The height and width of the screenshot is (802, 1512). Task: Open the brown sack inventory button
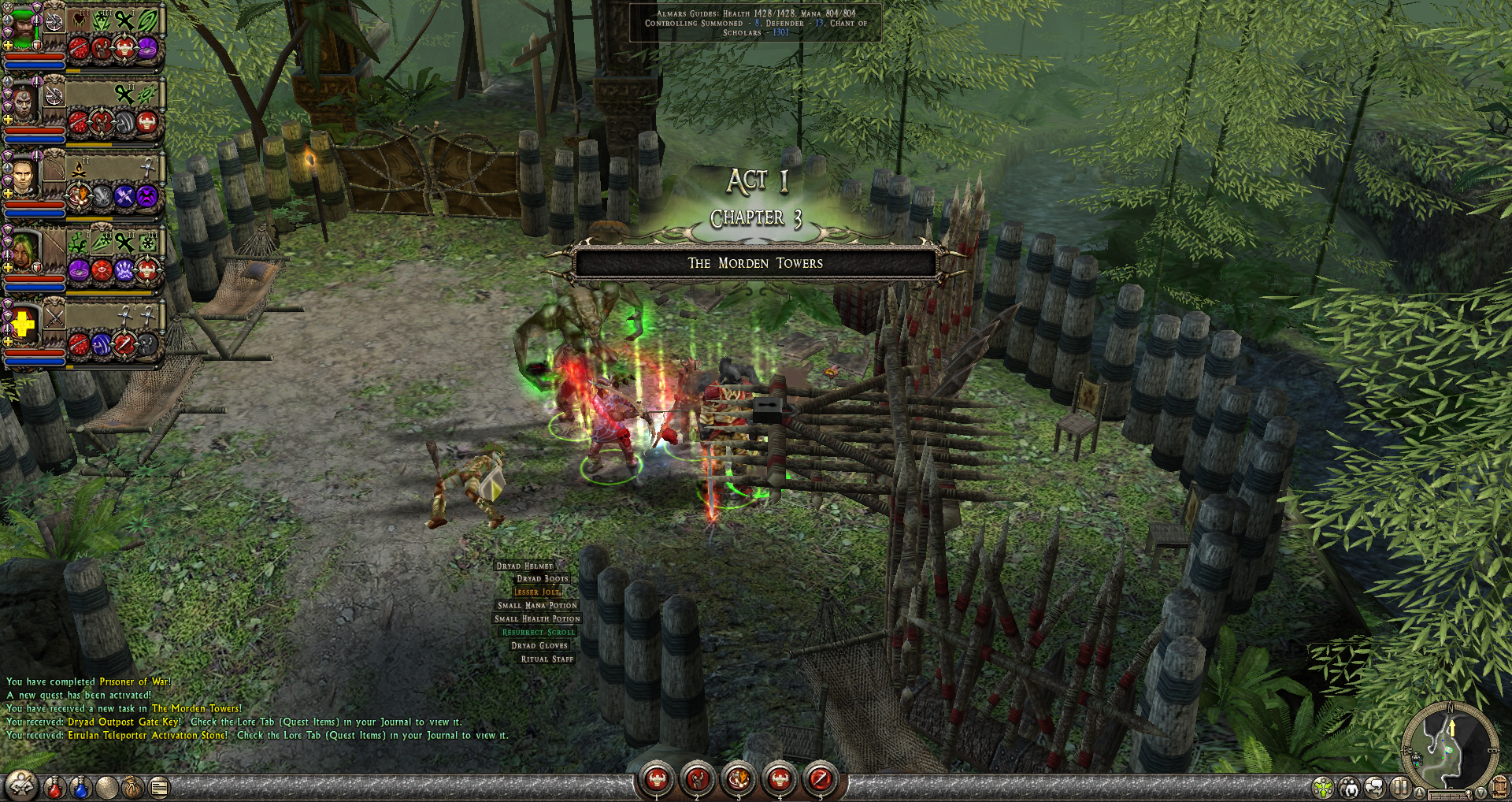click(x=132, y=787)
